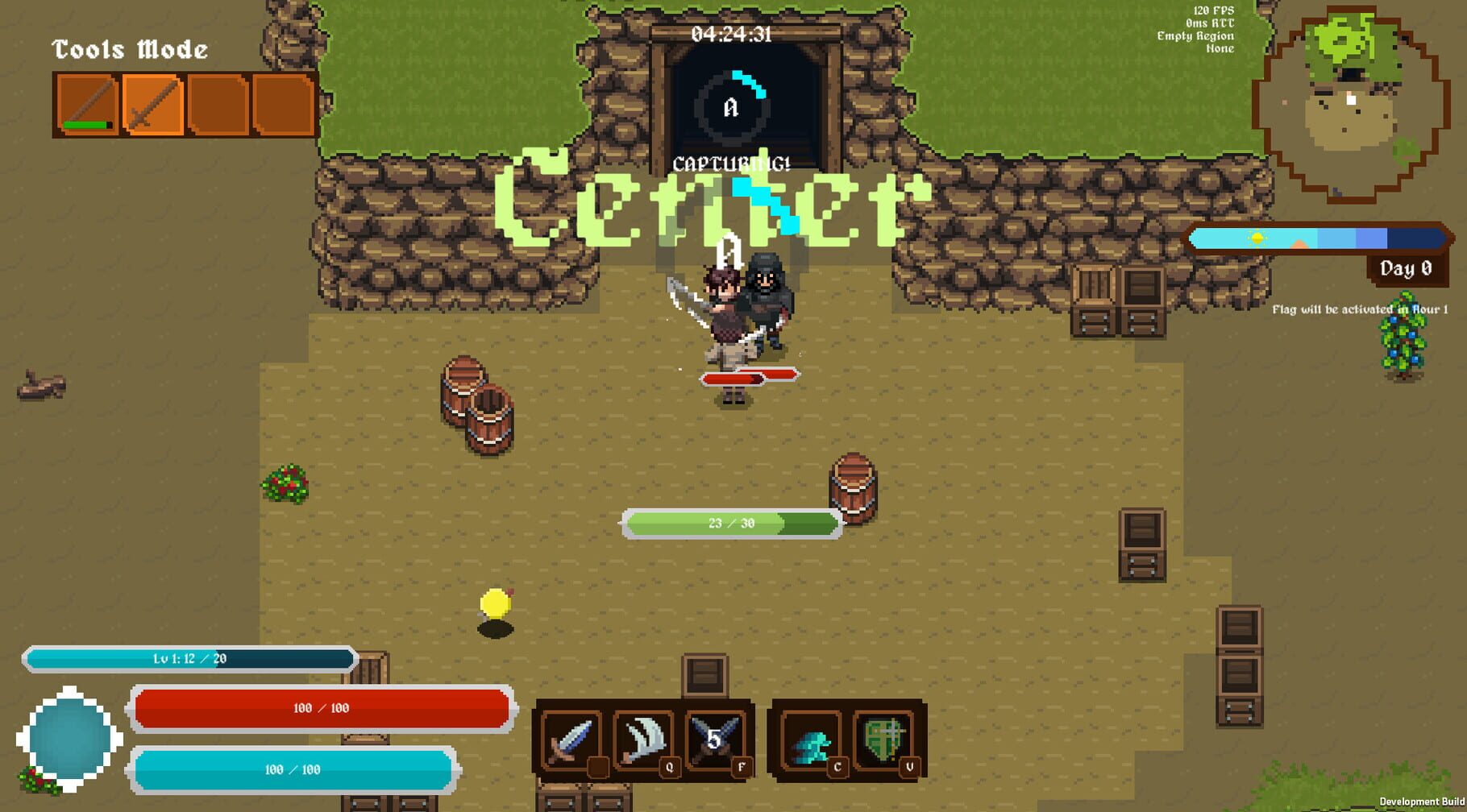This screenshot has height=812, width=1467.
Task: Toggle the fourth empty Tools Mode slot
Action: tap(284, 103)
